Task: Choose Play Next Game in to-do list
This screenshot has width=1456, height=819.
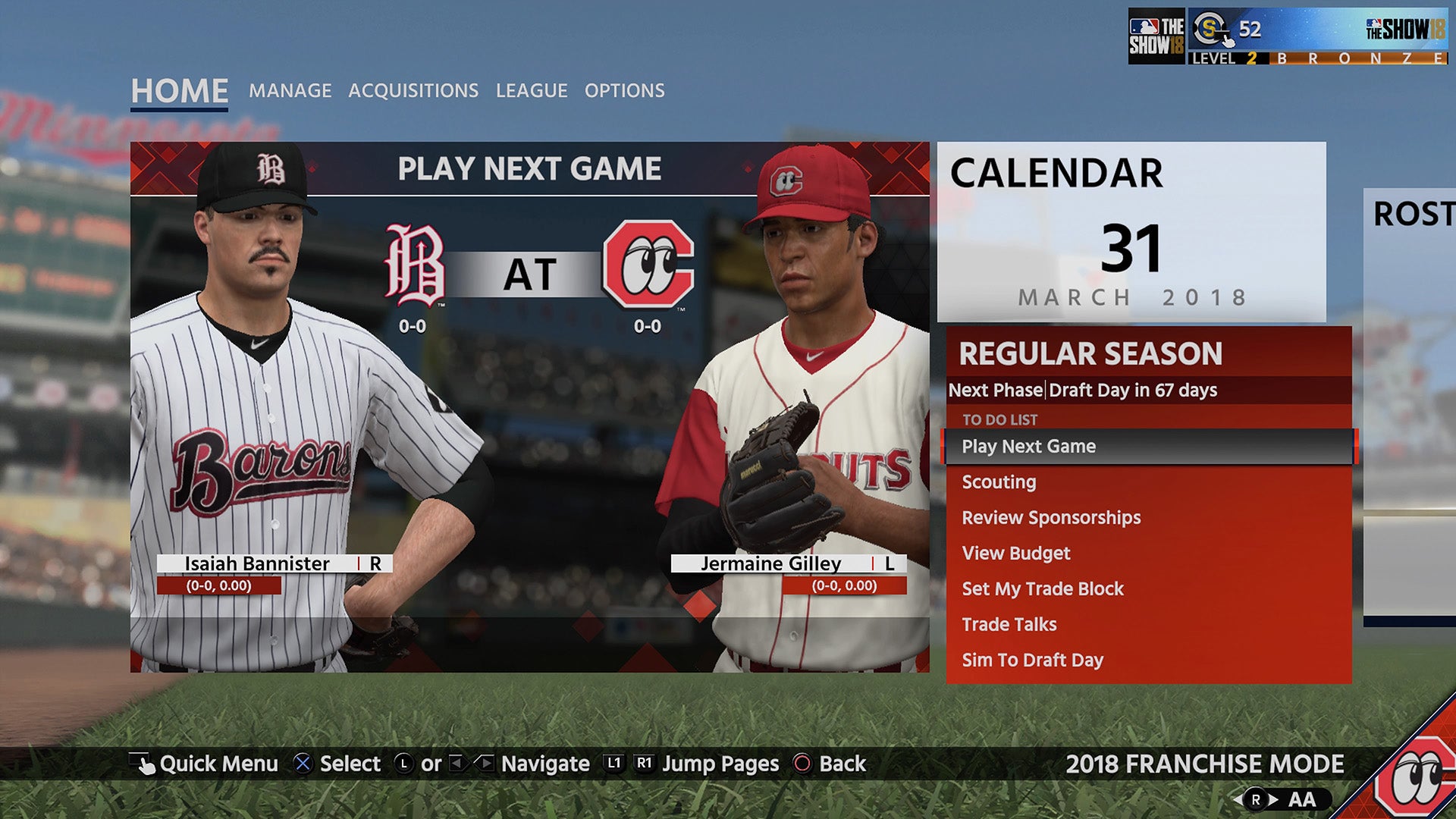Action: click(1028, 447)
